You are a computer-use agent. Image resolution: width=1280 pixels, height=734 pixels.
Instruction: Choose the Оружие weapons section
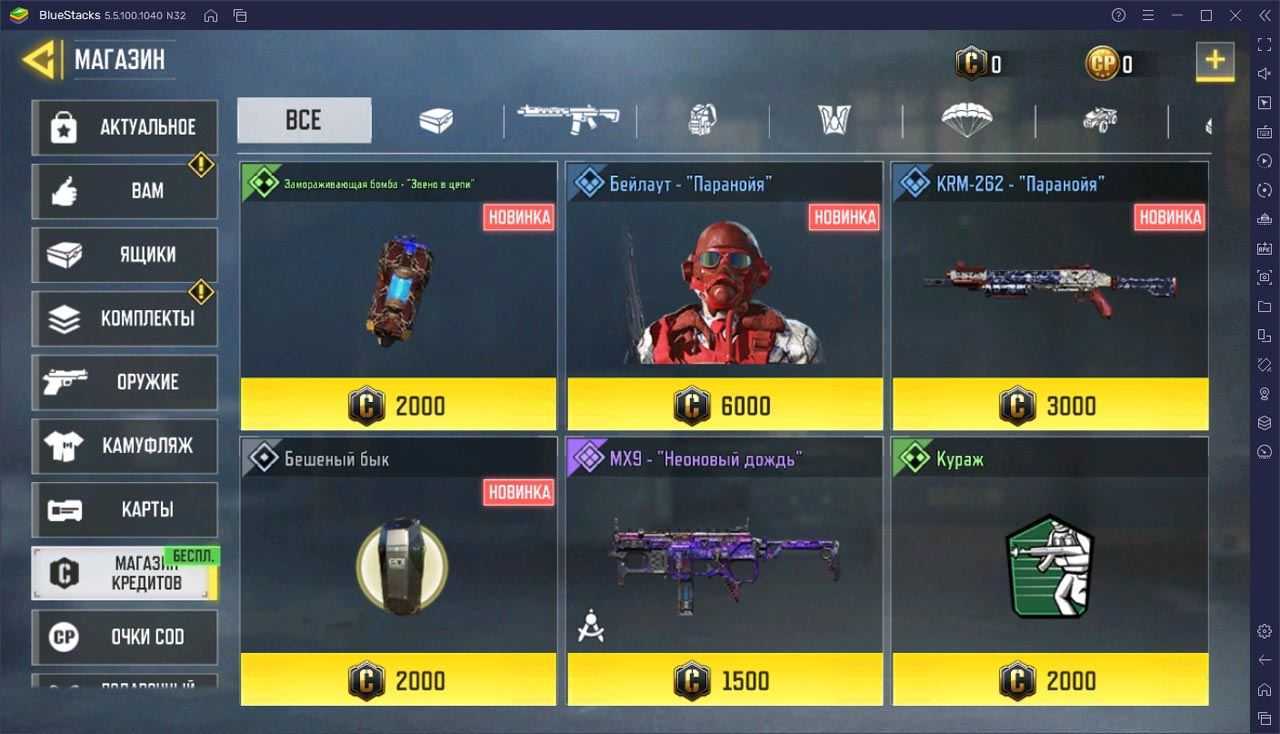coord(125,382)
